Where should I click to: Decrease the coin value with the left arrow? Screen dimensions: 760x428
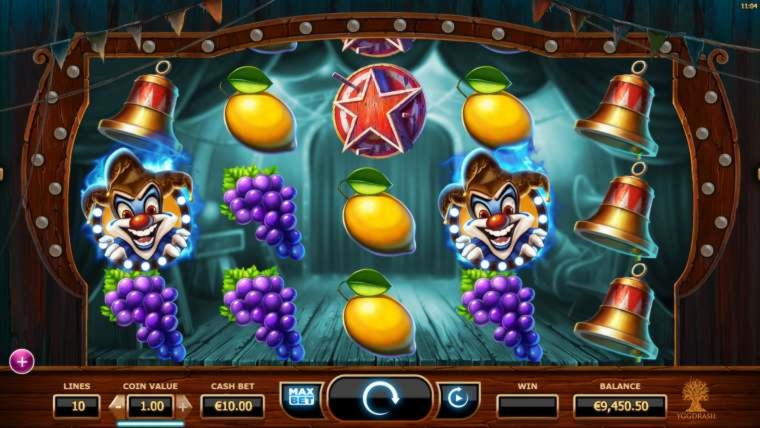115,406
